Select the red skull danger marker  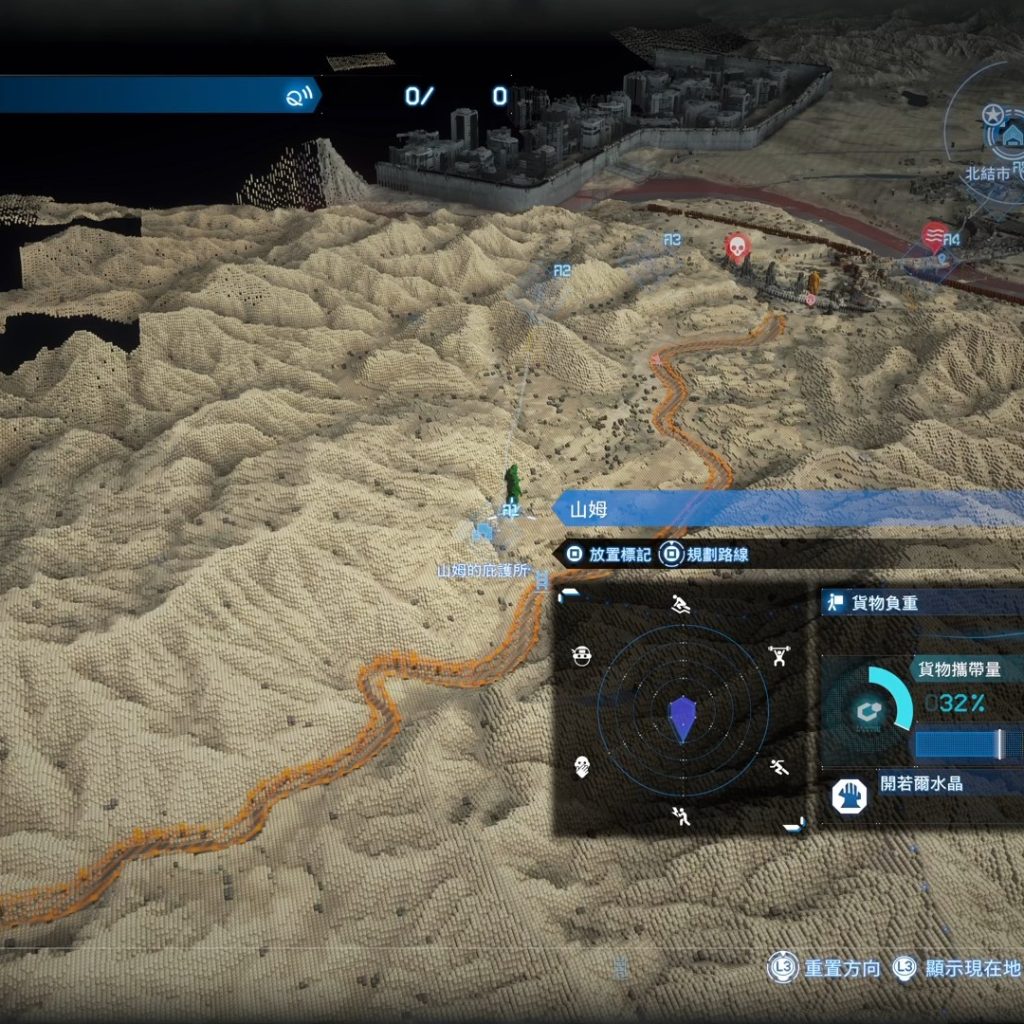(737, 246)
